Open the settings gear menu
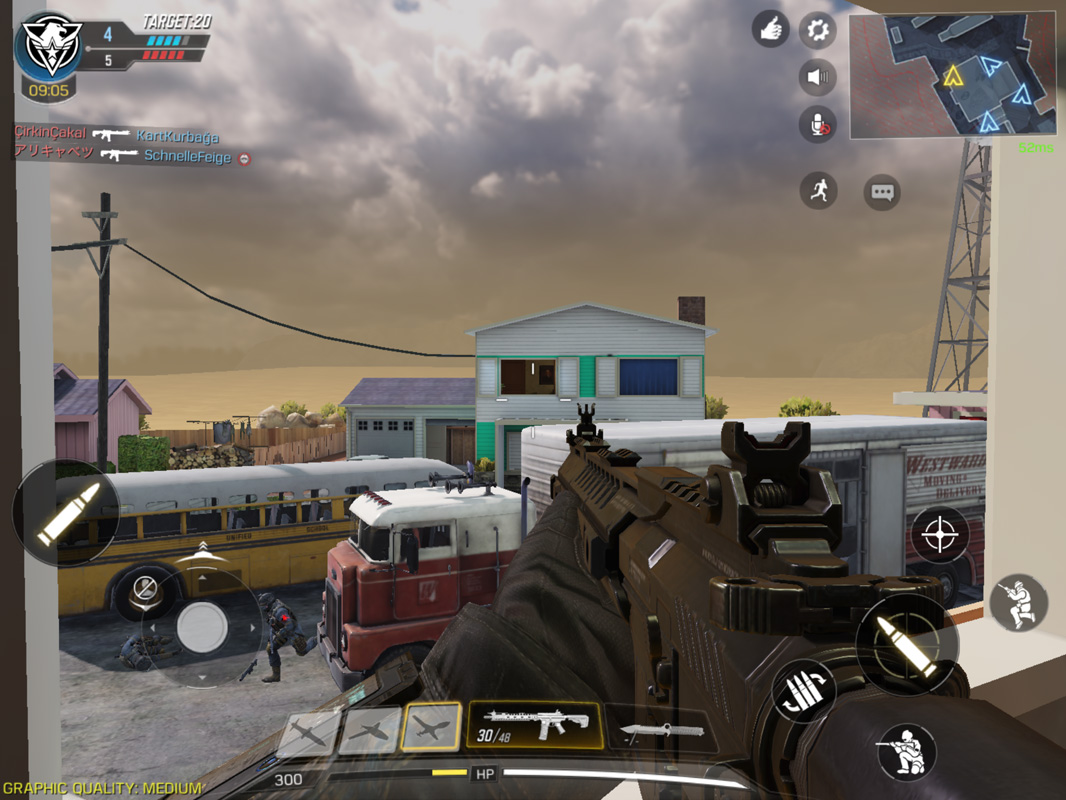This screenshot has height=800, width=1066. (x=817, y=30)
